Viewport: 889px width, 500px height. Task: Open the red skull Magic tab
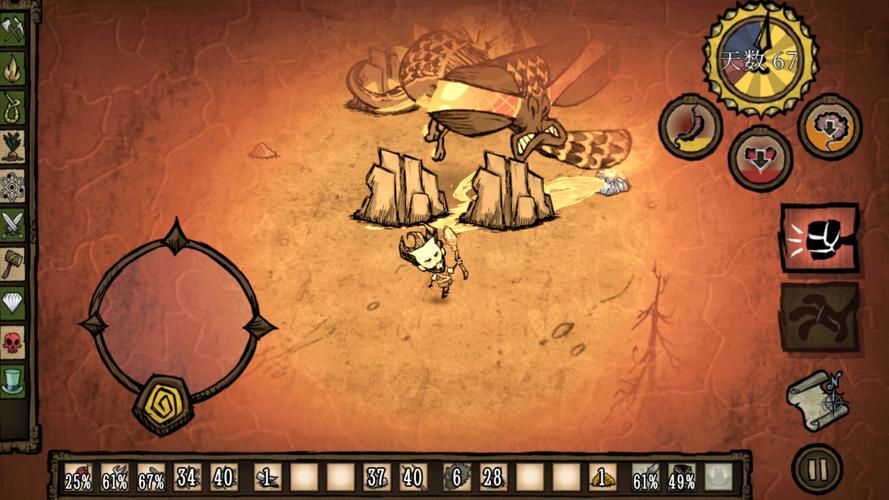[x=13, y=342]
